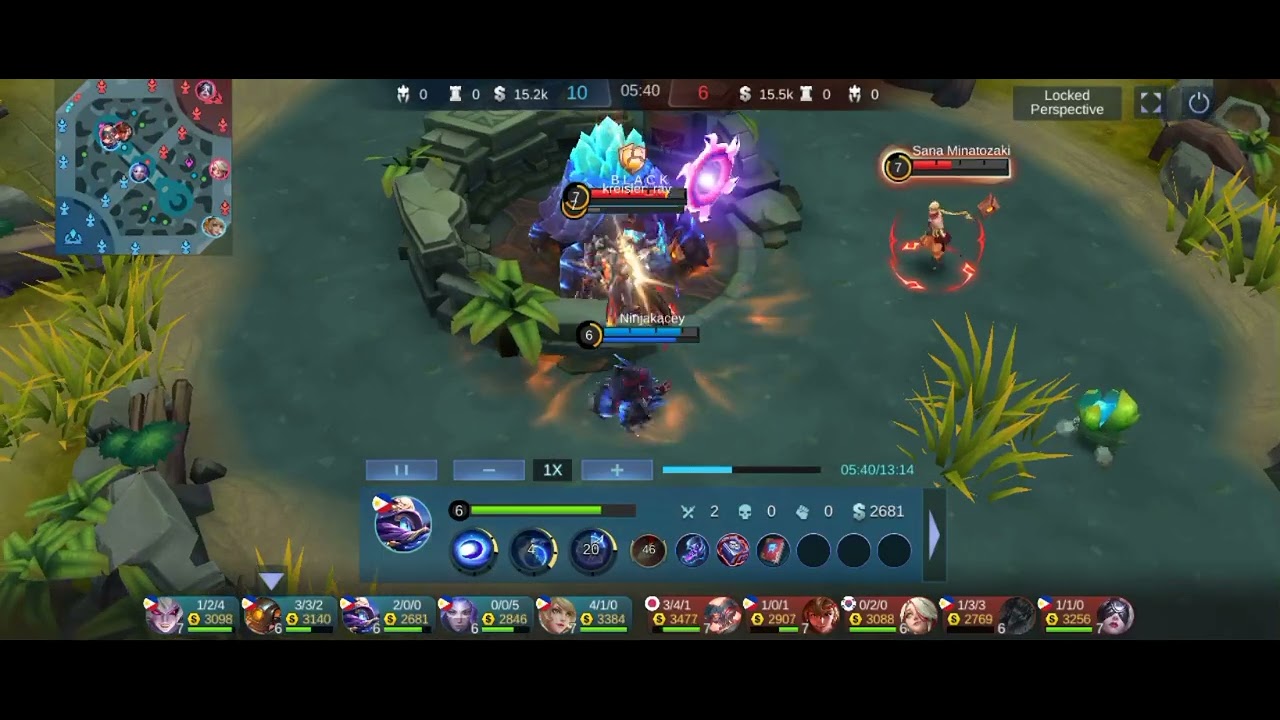The image size is (1280, 720).
Task: Click the ultimate skill icon showing cooldown 20
Action: [592, 550]
